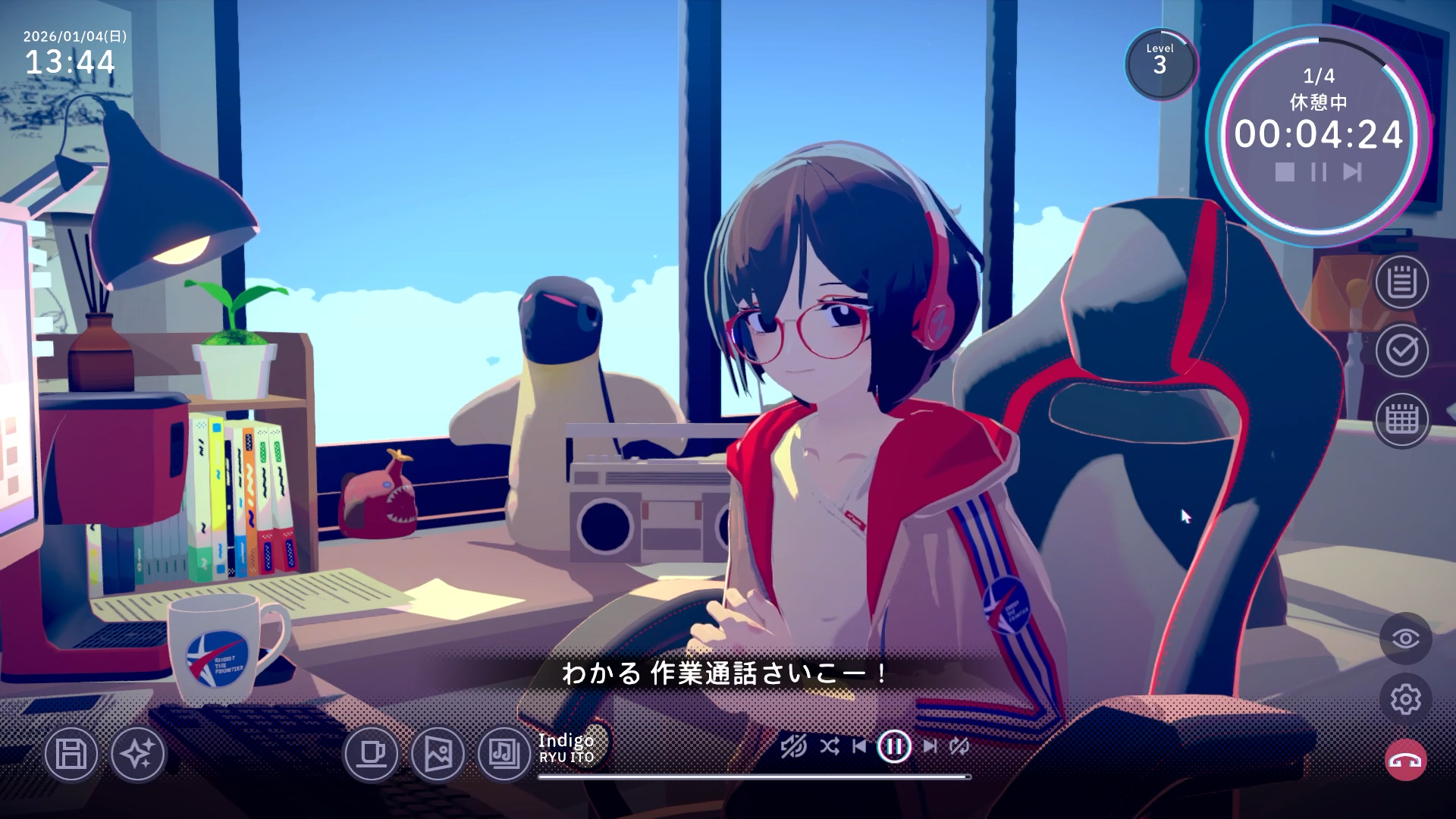Viewport: 1456px width, 819px height.
Task: Toggle repeat mode on
Action: click(959, 746)
